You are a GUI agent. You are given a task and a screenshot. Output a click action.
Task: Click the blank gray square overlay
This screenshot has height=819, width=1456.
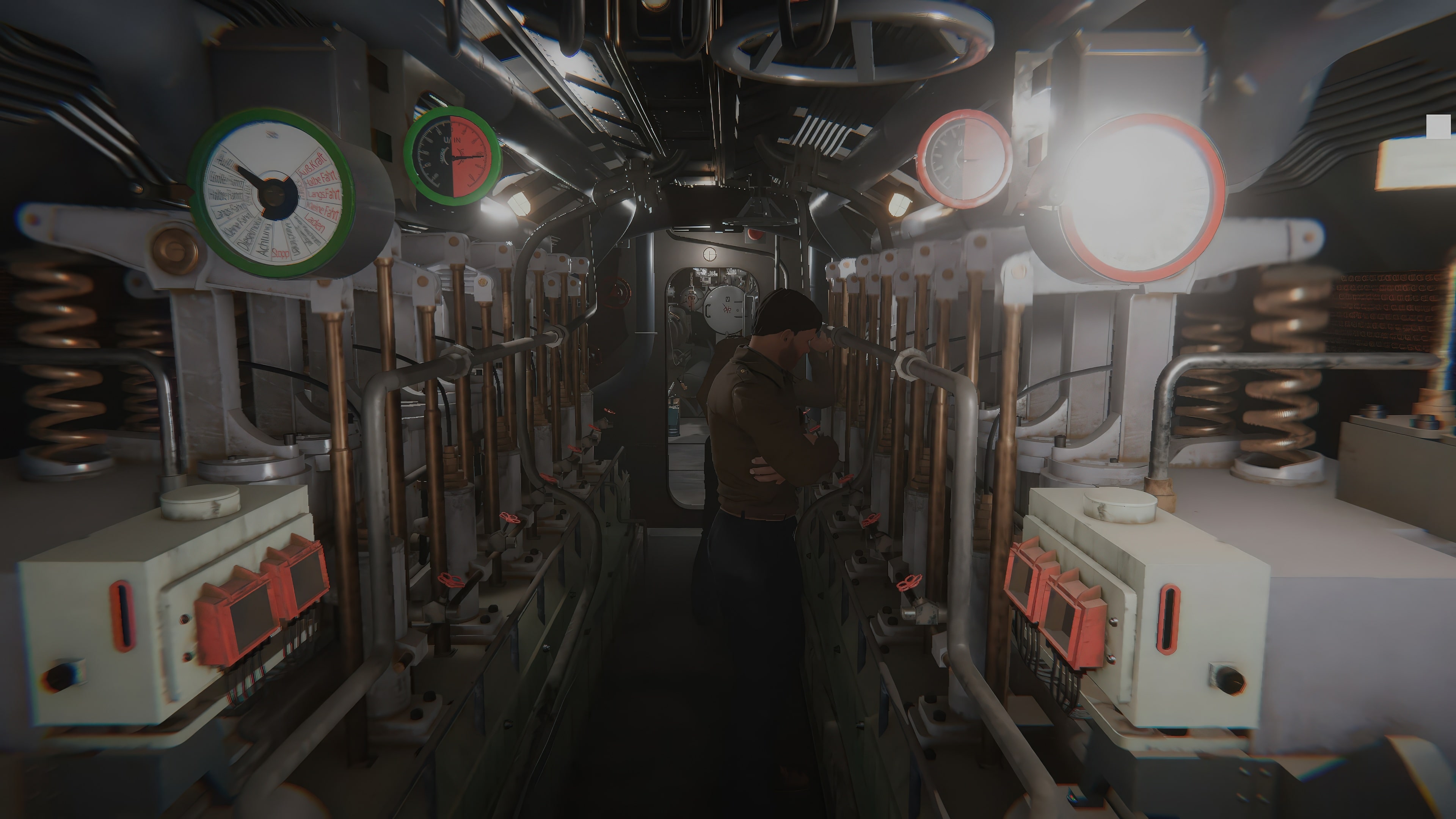(x=1438, y=127)
